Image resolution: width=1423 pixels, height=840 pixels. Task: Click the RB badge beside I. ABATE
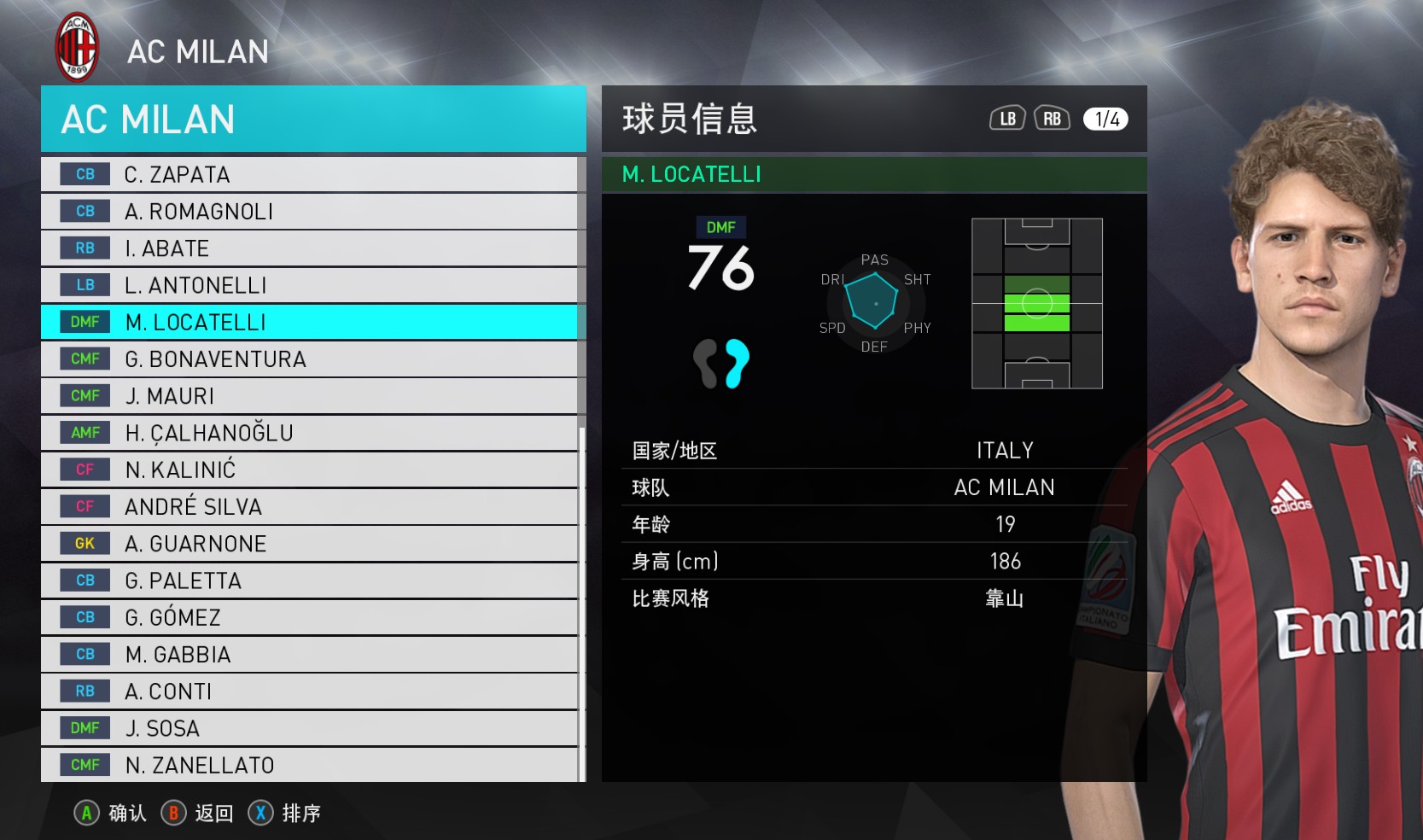[x=83, y=248]
